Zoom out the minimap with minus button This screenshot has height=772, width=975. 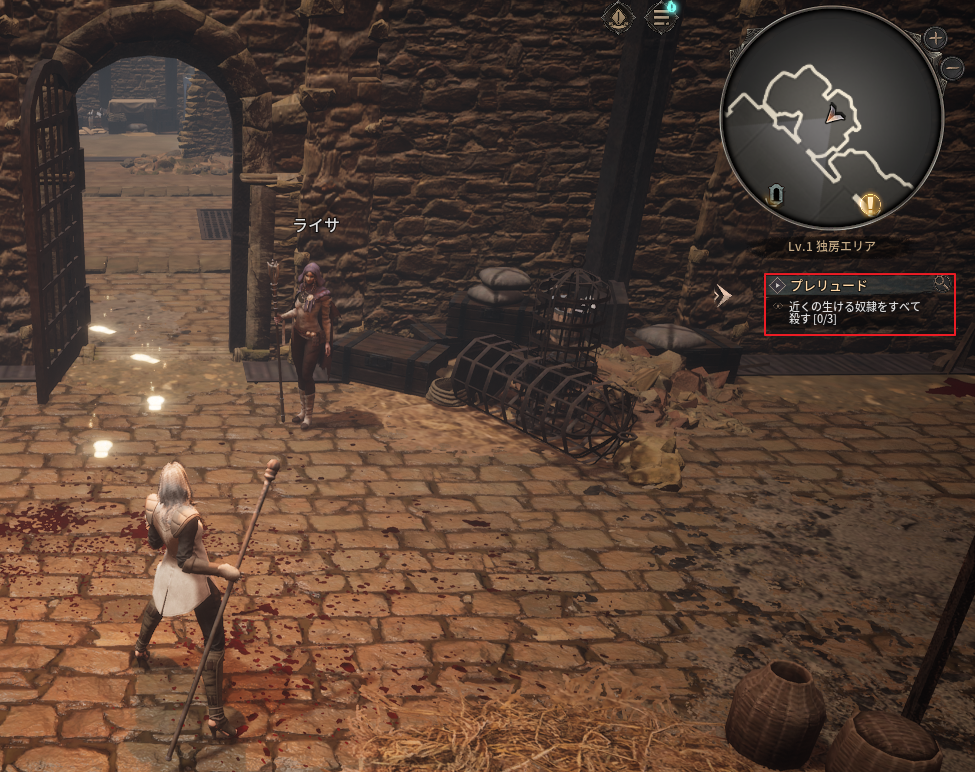pyautogui.click(x=953, y=69)
